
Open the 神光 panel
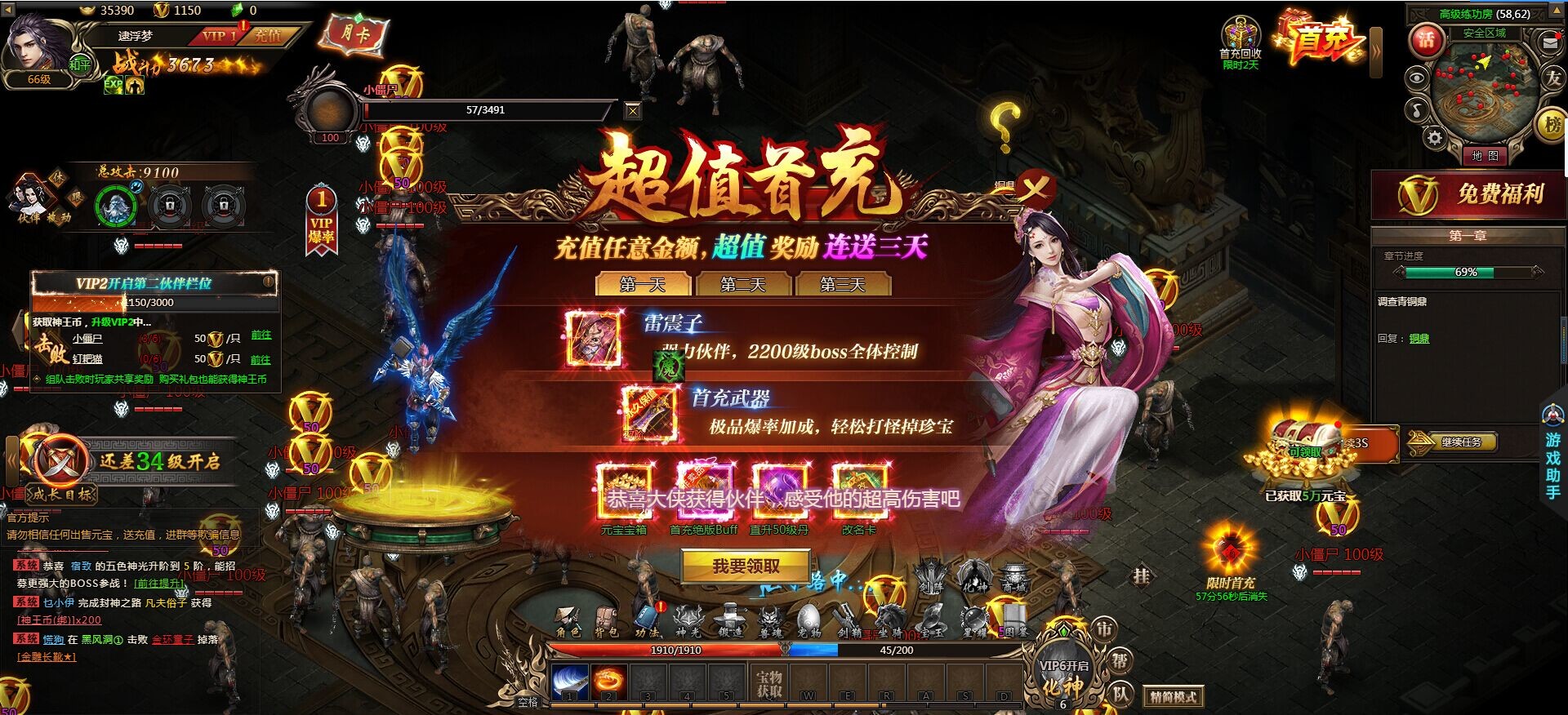(688, 614)
